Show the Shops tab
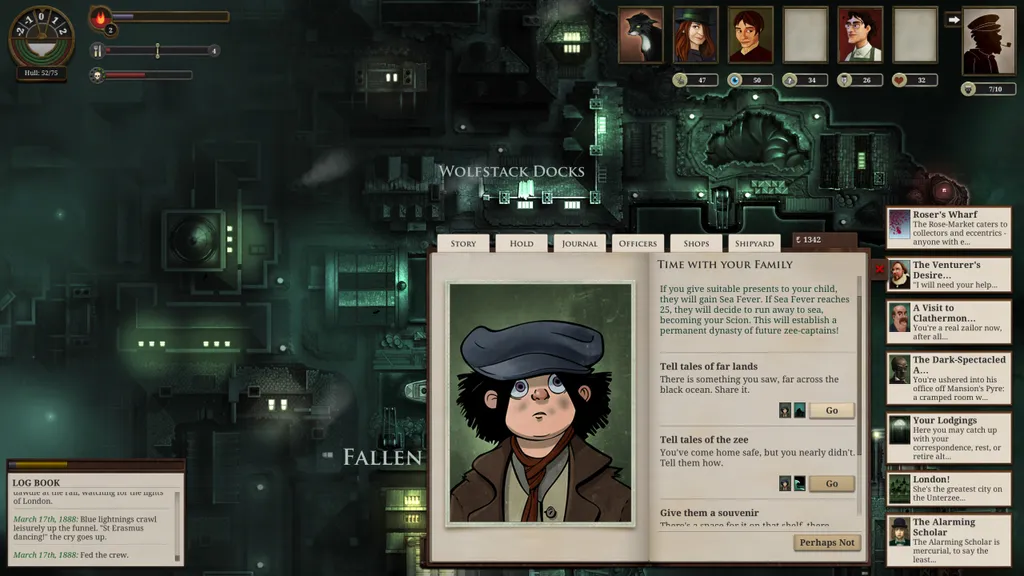Viewport: 1024px width, 576px height. coord(696,243)
